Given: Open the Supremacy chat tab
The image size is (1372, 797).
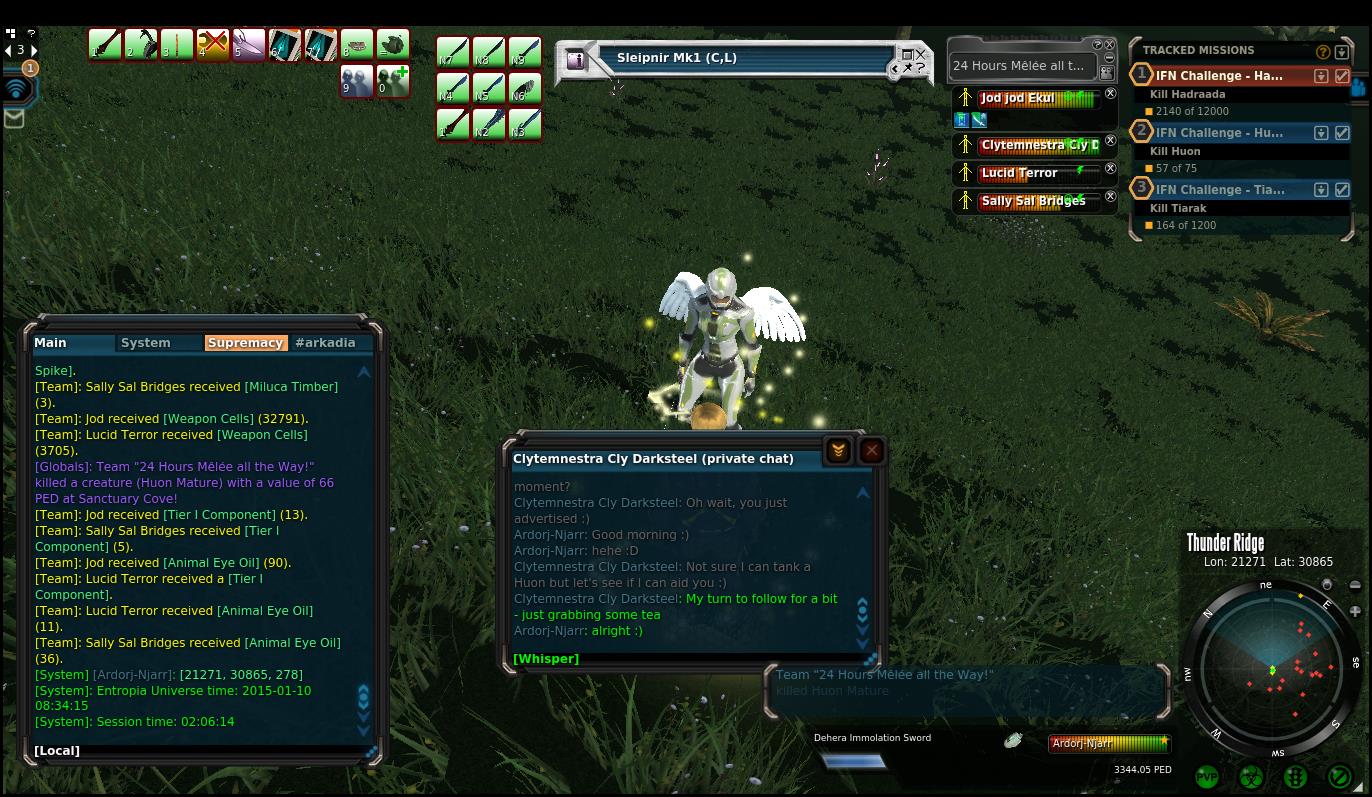Looking at the screenshot, I should click(246, 343).
